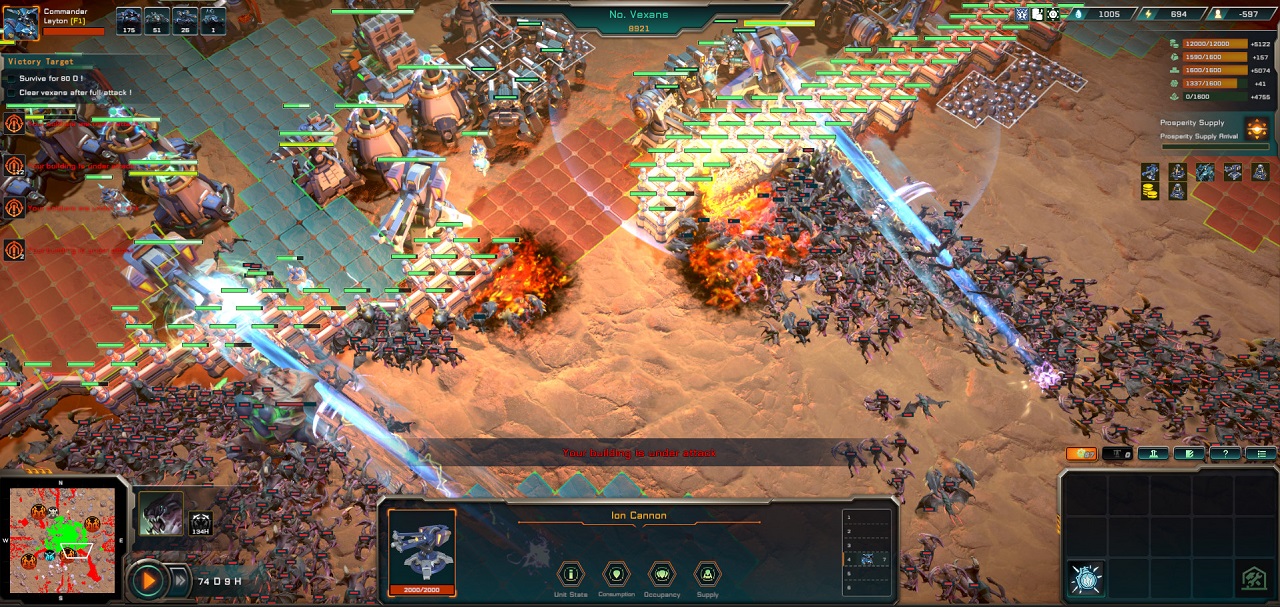Select Commander Leyton's portrait
1280x607 pixels.
click(x=20, y=23)
